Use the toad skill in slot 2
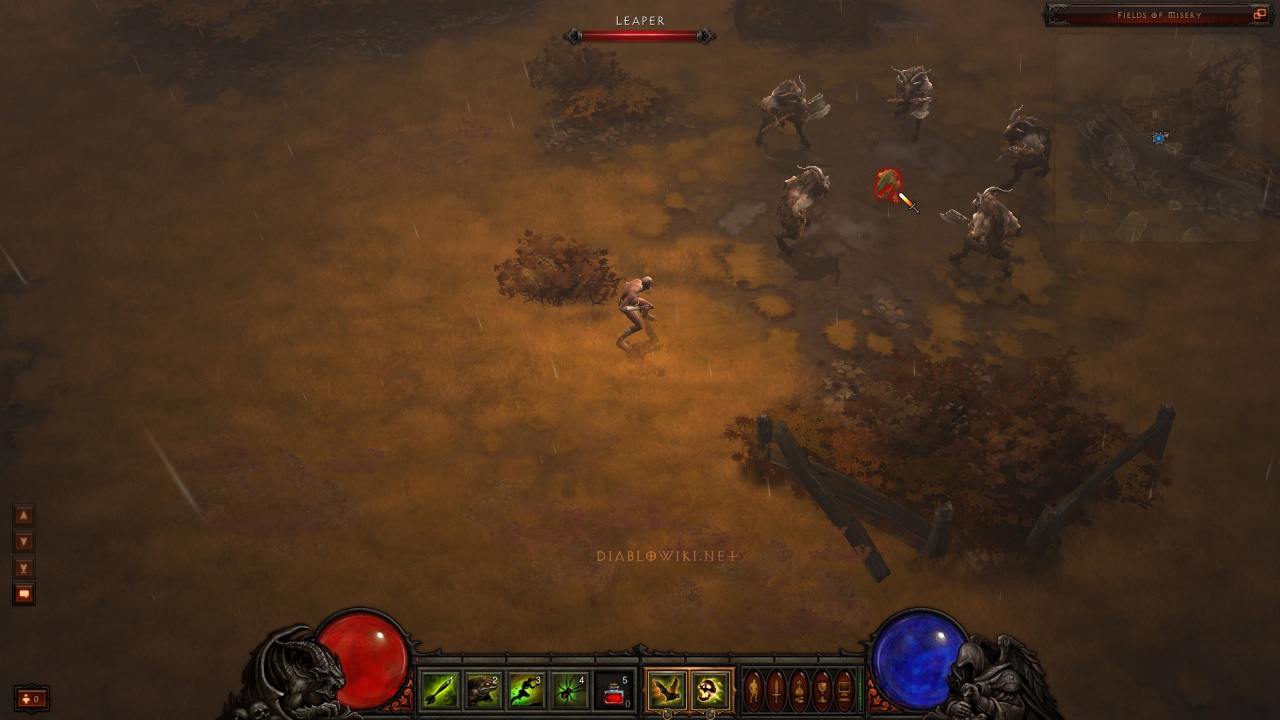This screenshot has height=720, width=1280. tap(483, 690)
